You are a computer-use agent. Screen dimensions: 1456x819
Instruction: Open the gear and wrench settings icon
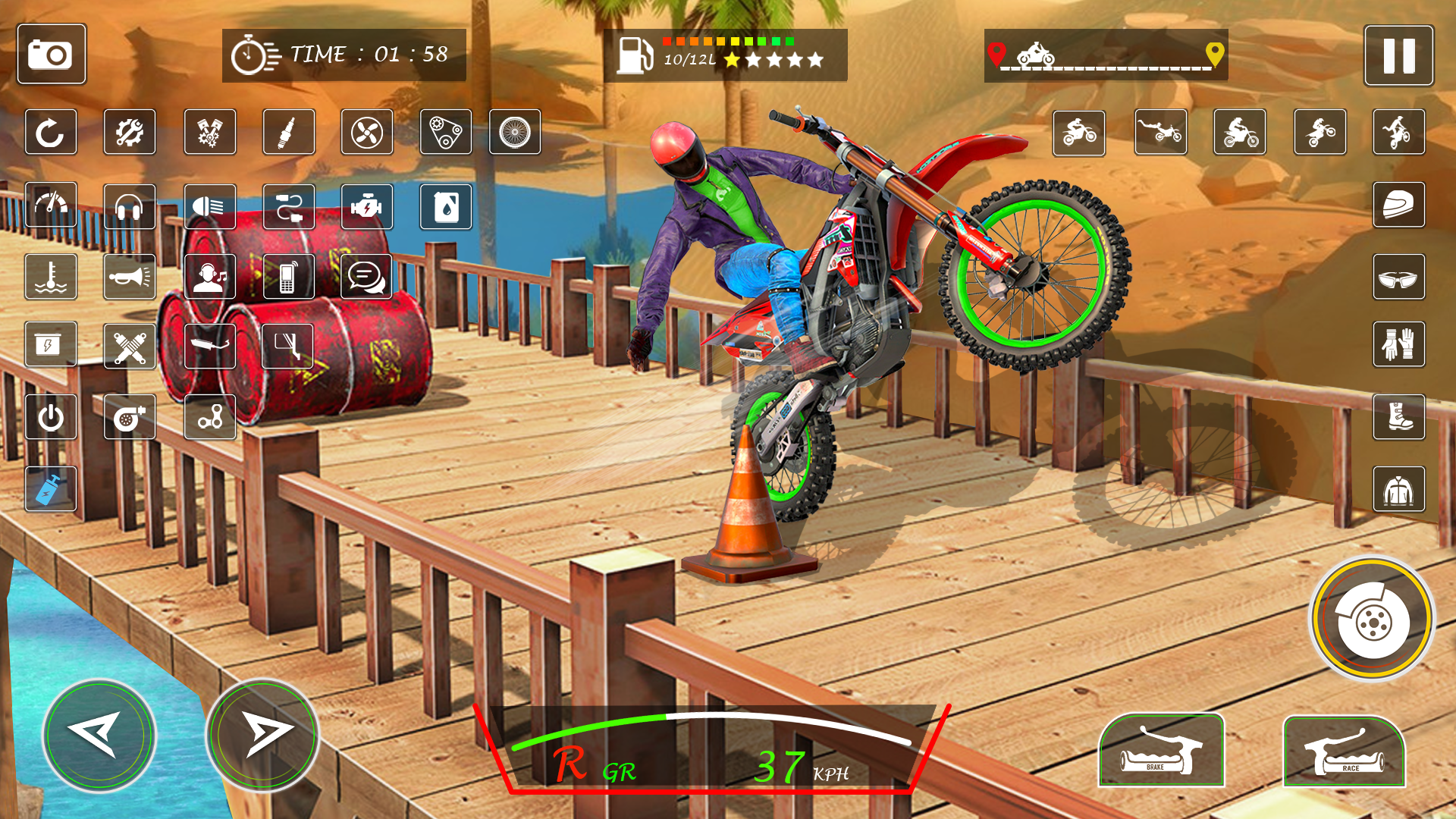[x=130, y=133]
